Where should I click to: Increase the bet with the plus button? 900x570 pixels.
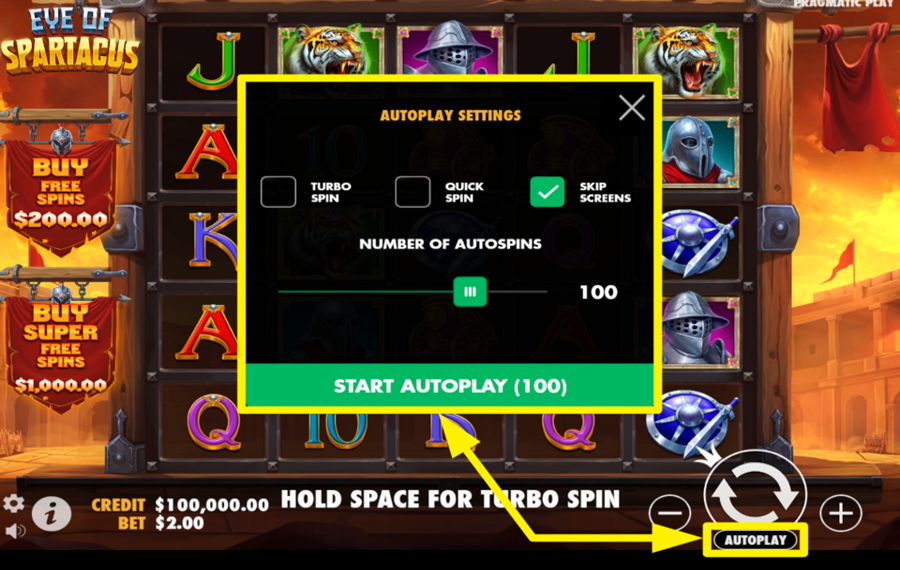[x=840, y=513]
